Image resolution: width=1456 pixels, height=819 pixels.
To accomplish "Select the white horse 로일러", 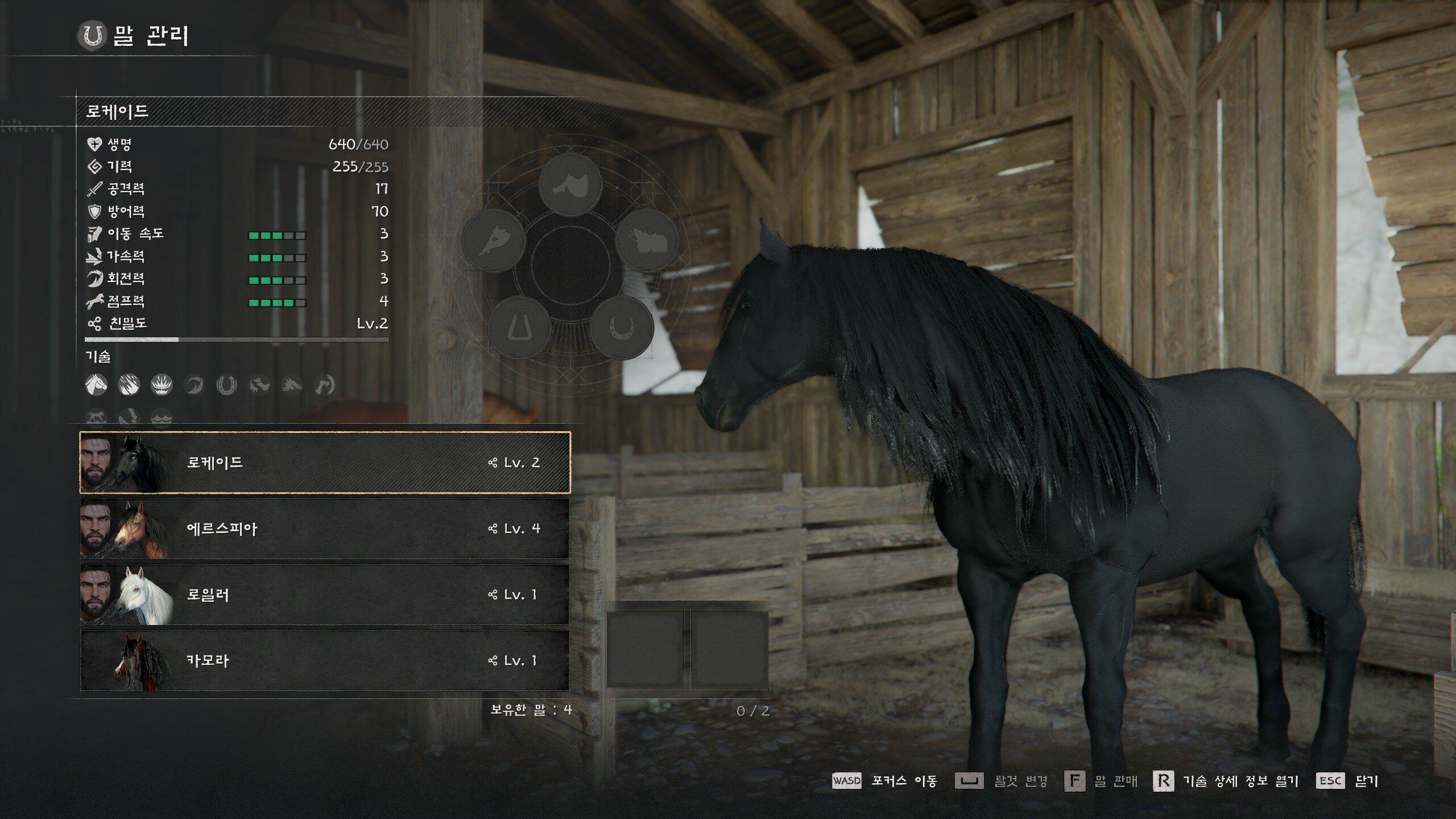I will coord(324,594).
